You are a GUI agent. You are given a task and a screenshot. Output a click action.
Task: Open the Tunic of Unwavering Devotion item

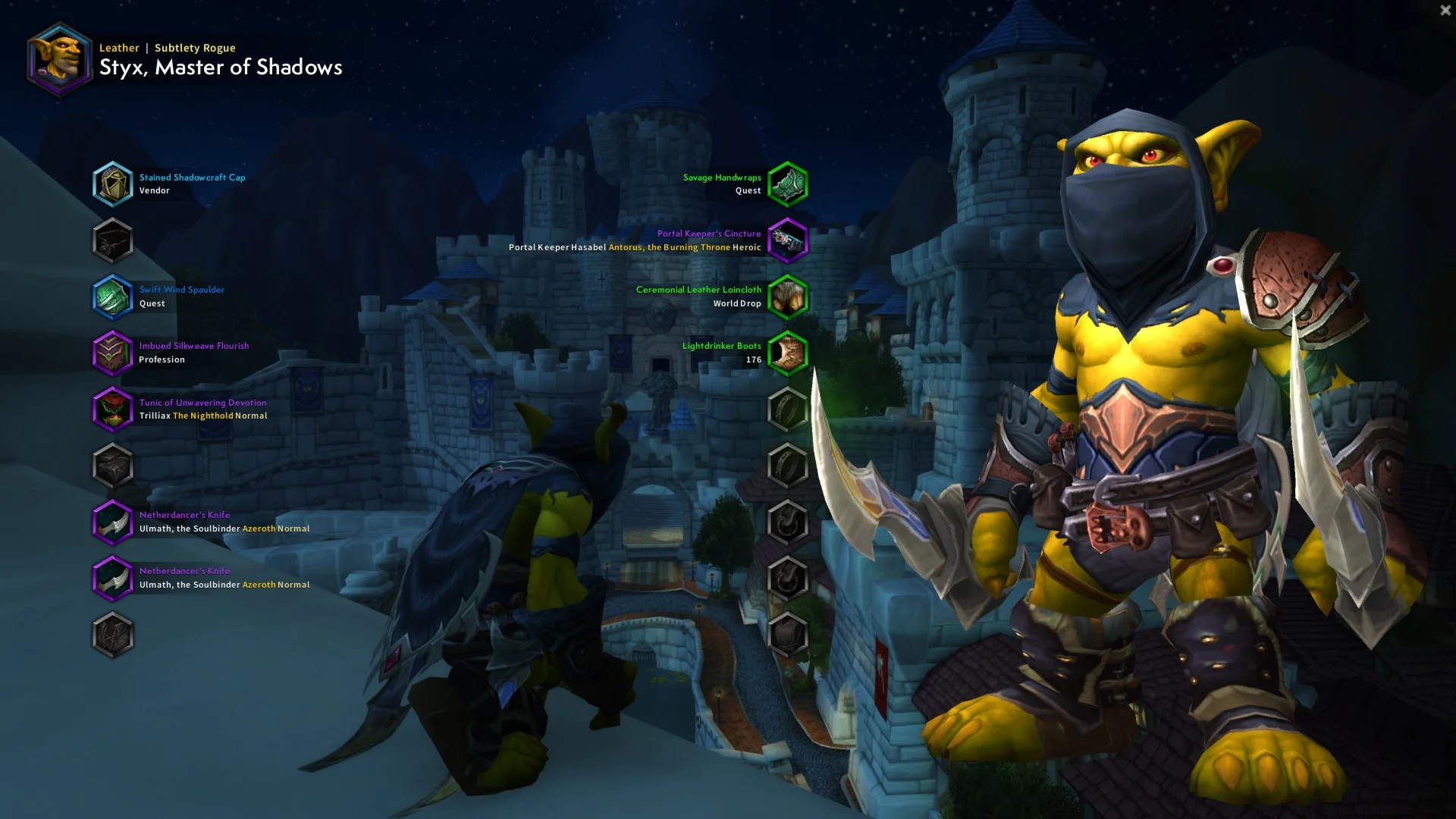pyautogui.click(x=112, y=409)
